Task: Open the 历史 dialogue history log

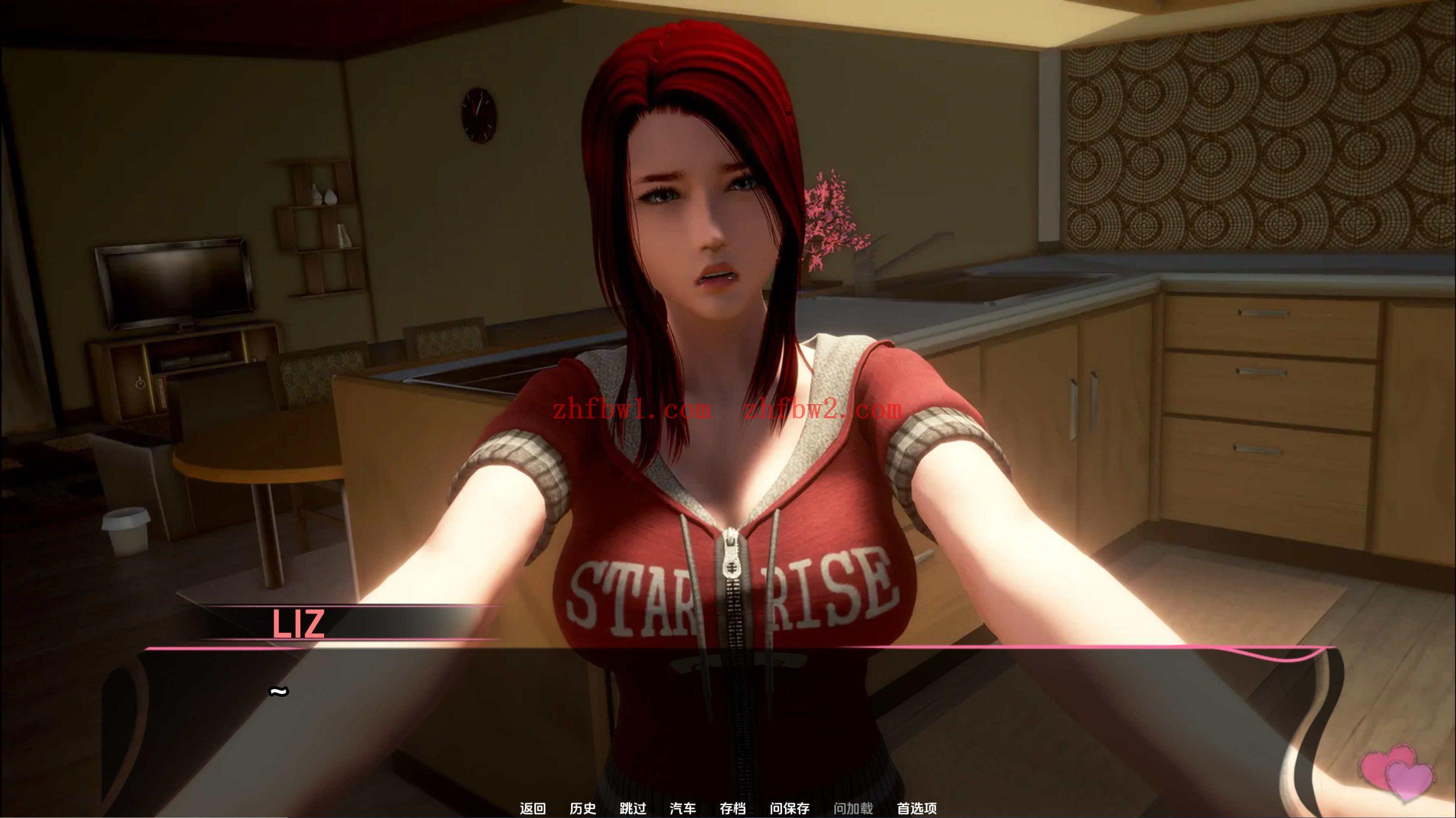Action: (583, 808)
